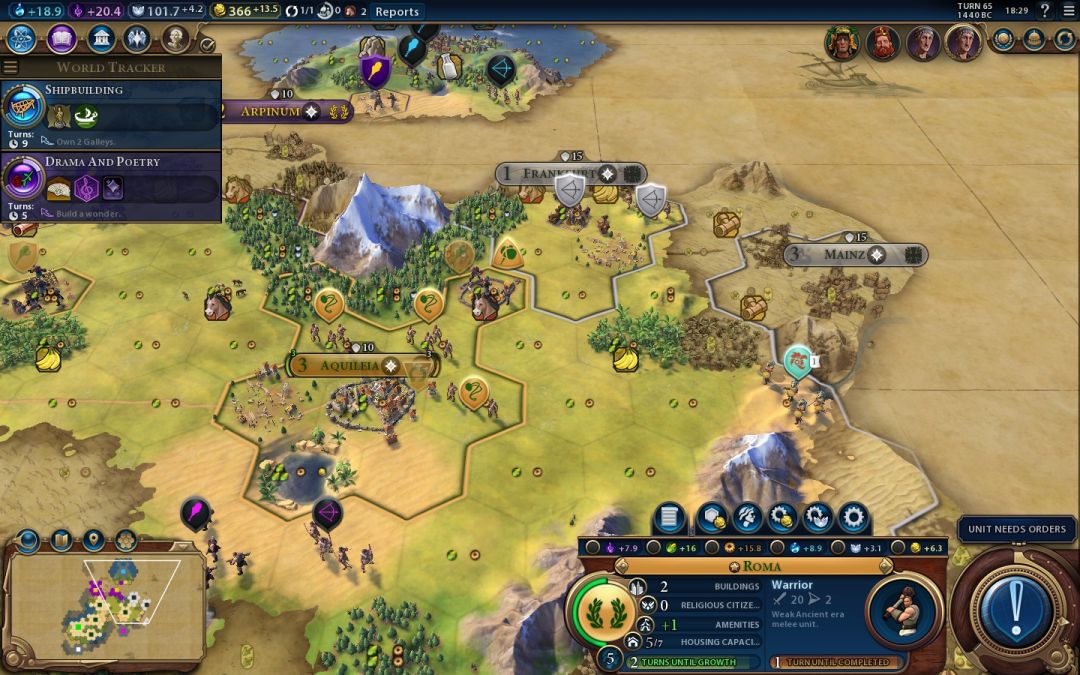
Task: Open the technology tree (atom icon)
Action: 21,39
